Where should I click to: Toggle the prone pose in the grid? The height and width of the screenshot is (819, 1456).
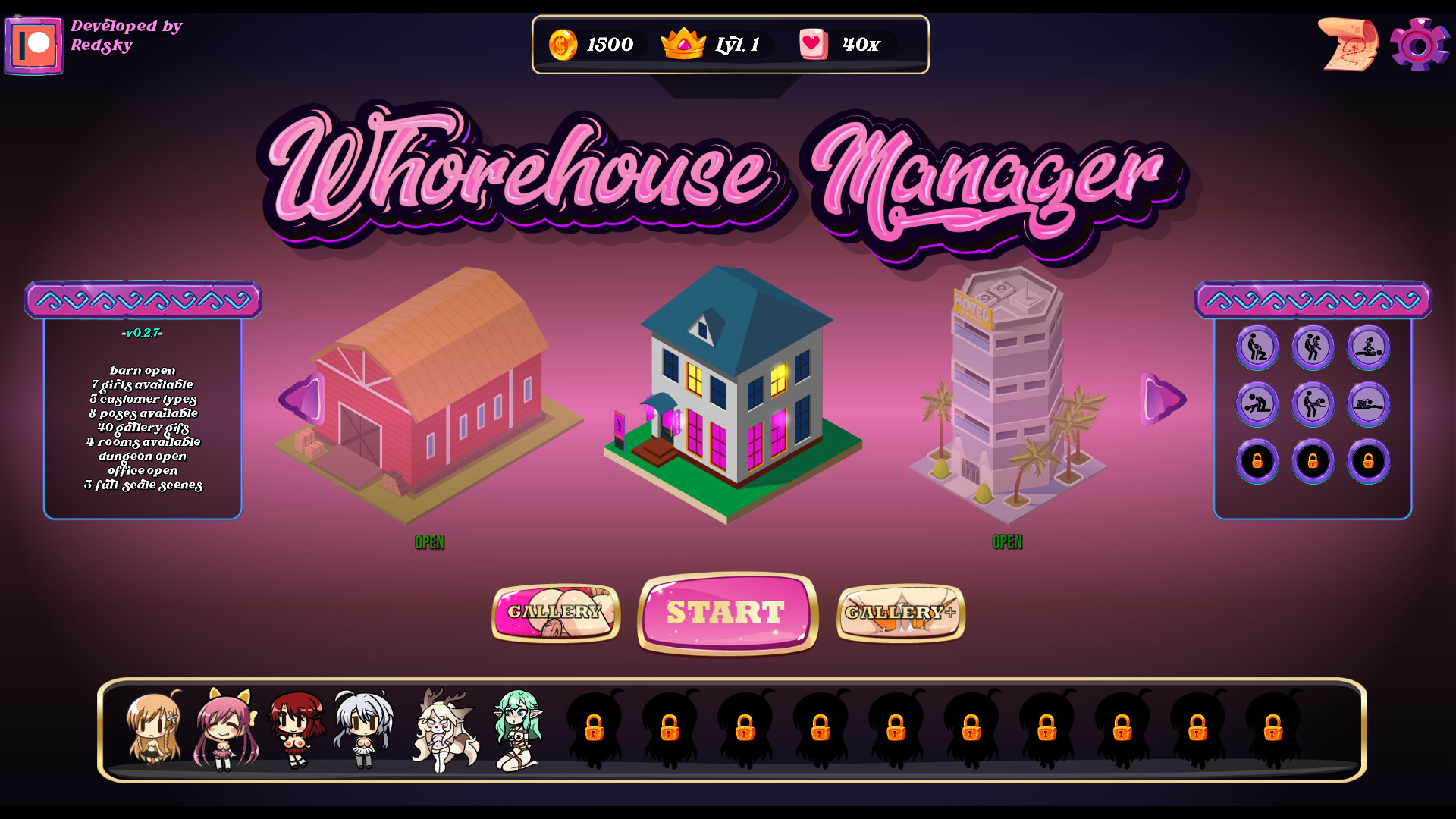[1367, 404]
